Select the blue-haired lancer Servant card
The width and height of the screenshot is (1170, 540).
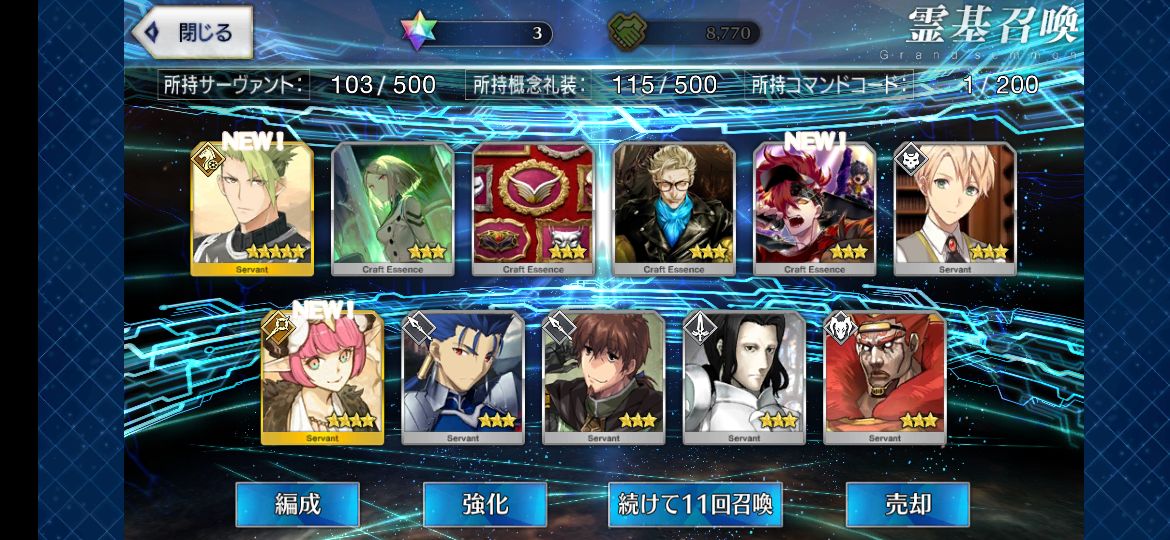(463, 378)
